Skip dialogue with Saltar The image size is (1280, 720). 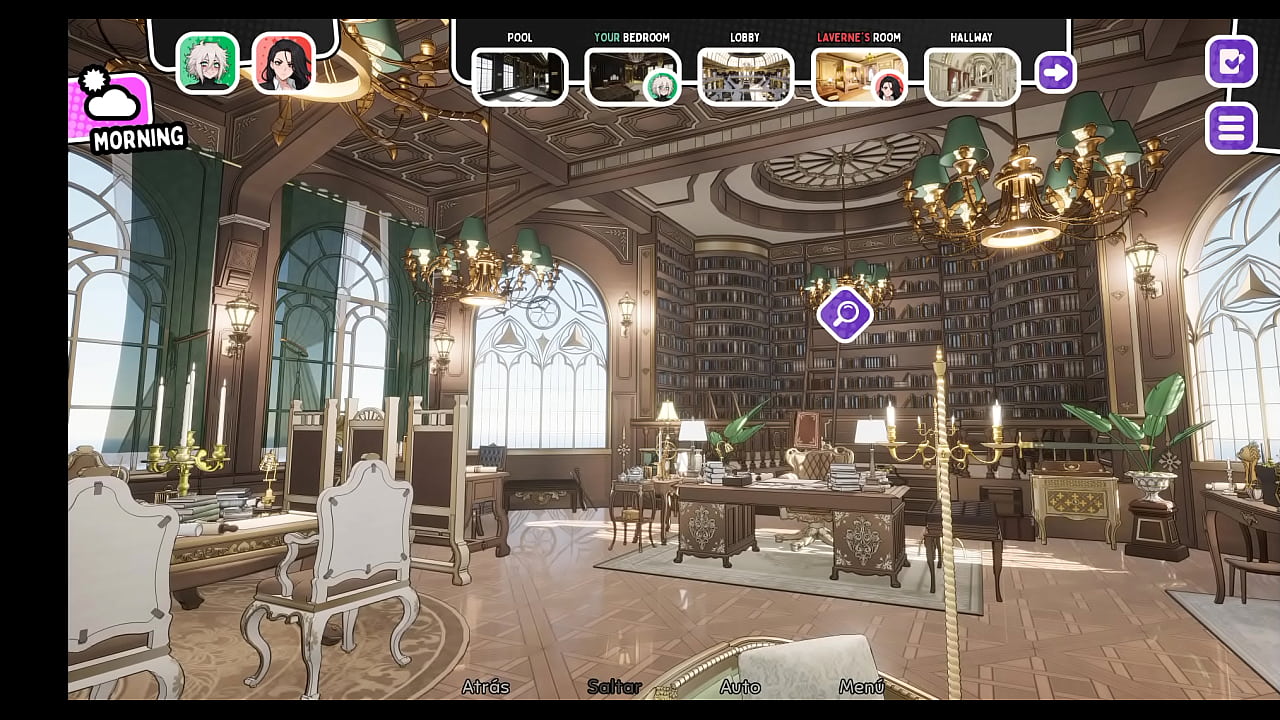[x=614, y=687]
